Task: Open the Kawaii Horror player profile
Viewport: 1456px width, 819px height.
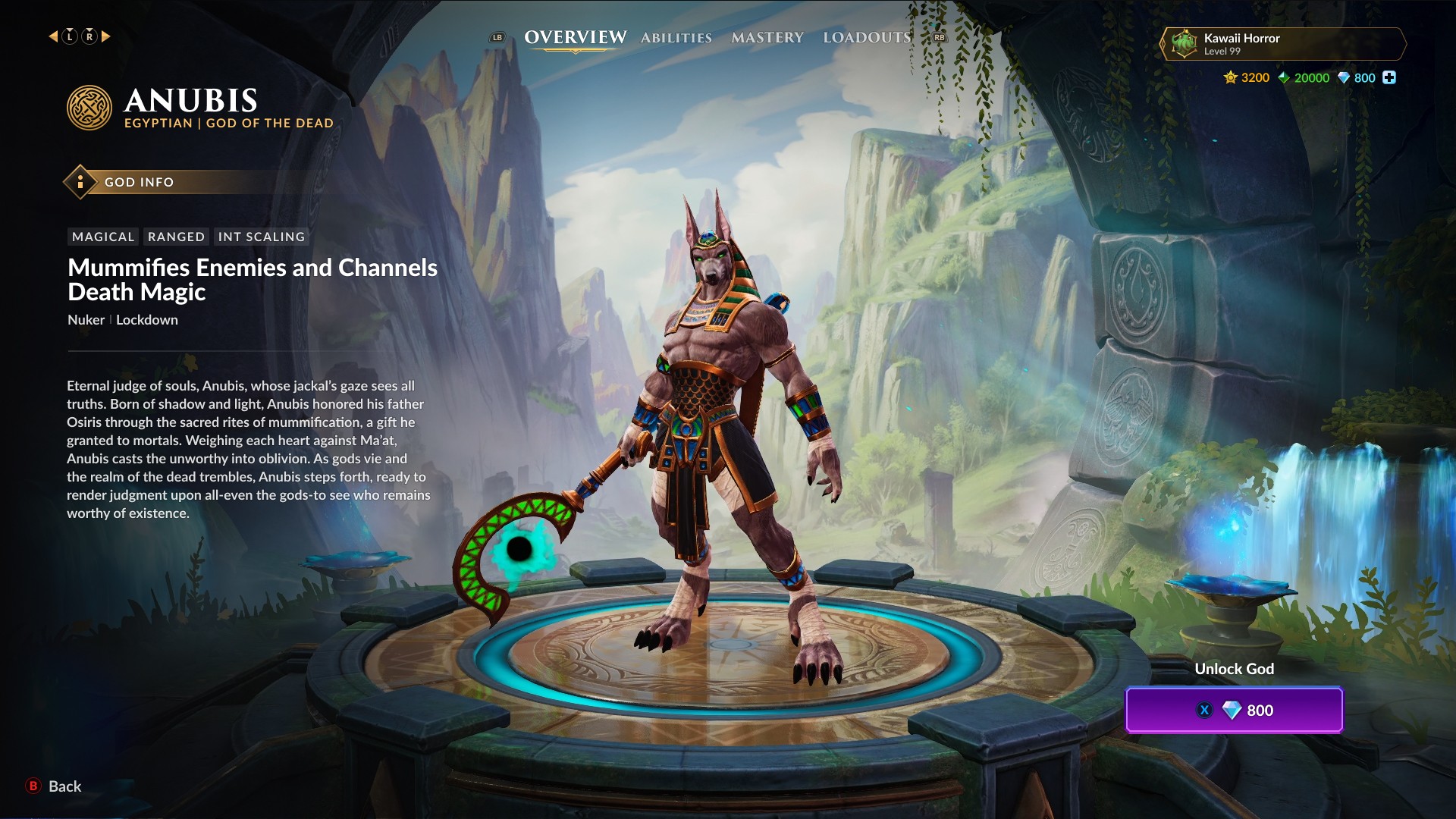Action: 1282,44
